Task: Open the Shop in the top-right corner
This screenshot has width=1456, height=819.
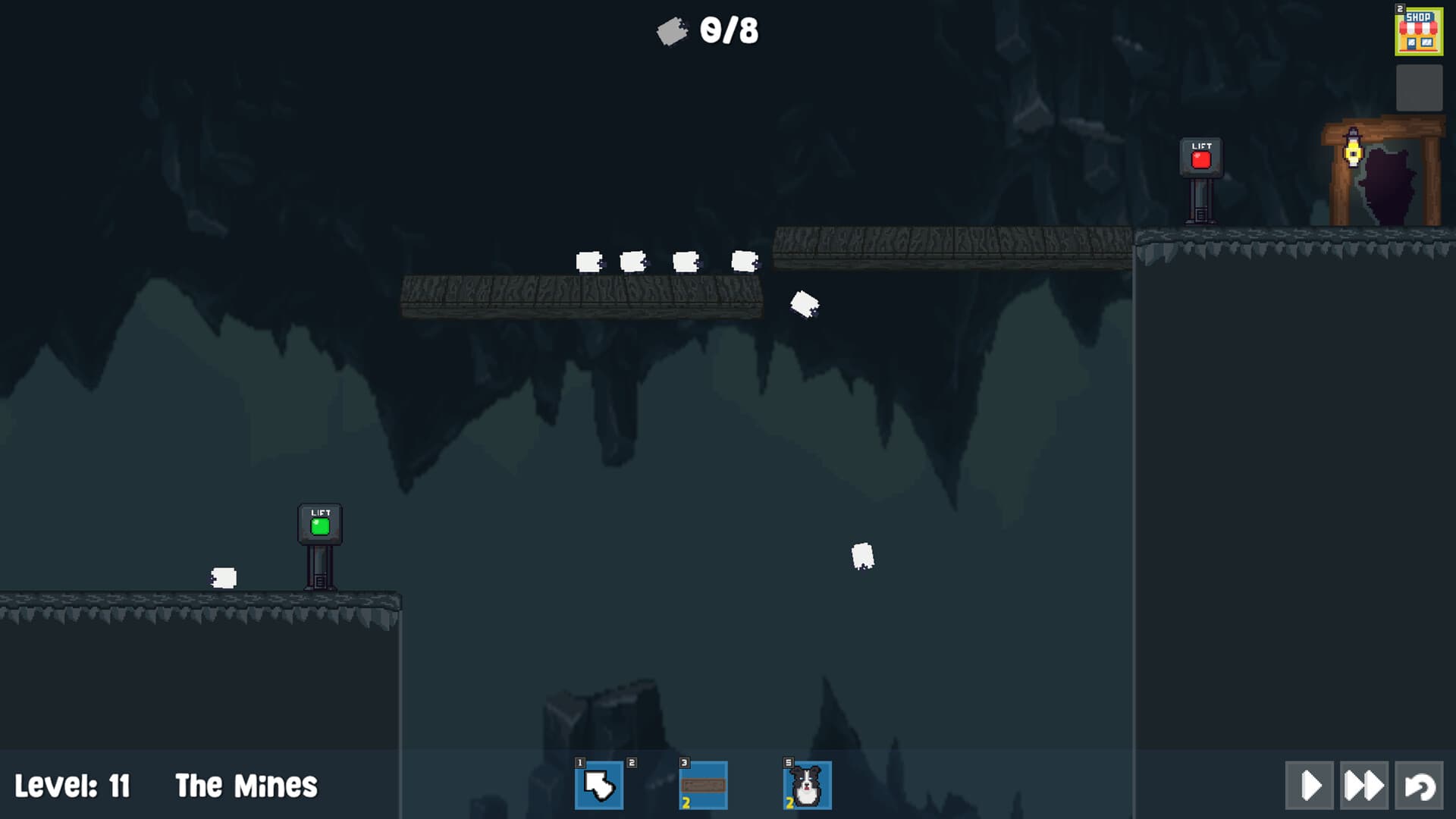Action: [1420, 32]
